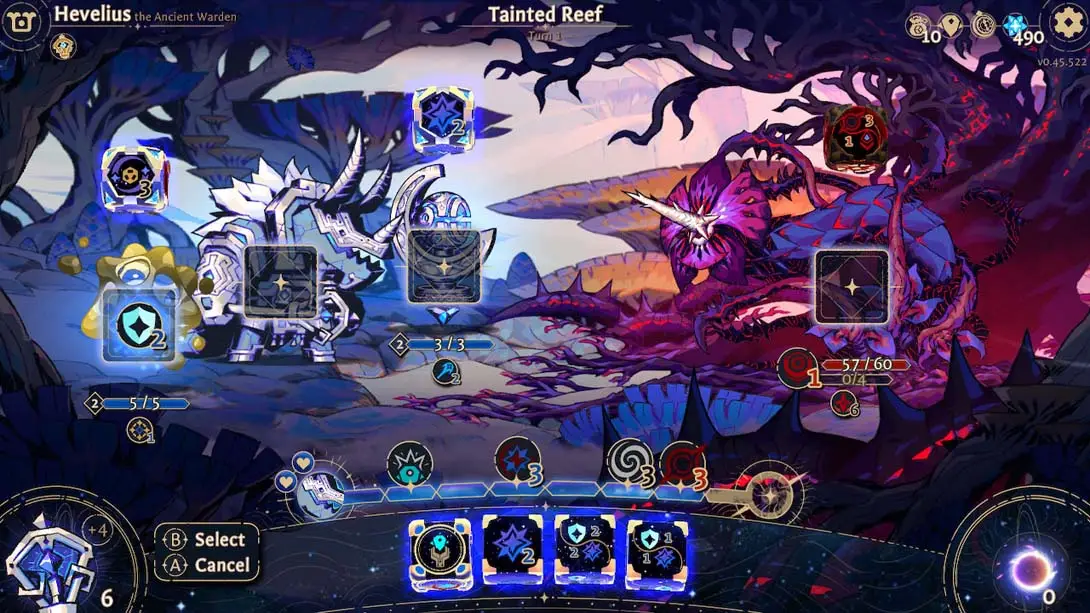Inspect the red star 3 timeline marker
The height and width of the screenshot is (613, 1090).
tap(518, 461)
